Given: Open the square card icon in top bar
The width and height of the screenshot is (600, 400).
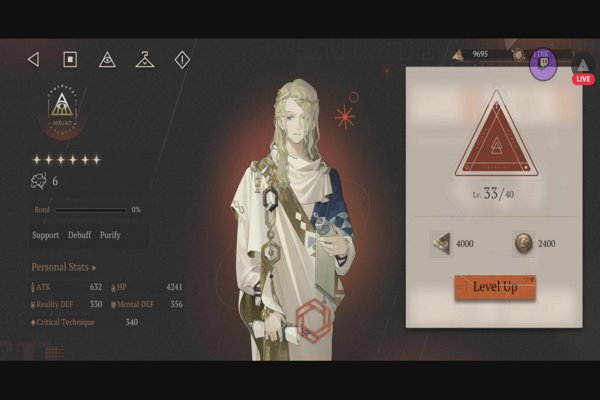Looking at the screenshot, I should click(x=70, y=60).
